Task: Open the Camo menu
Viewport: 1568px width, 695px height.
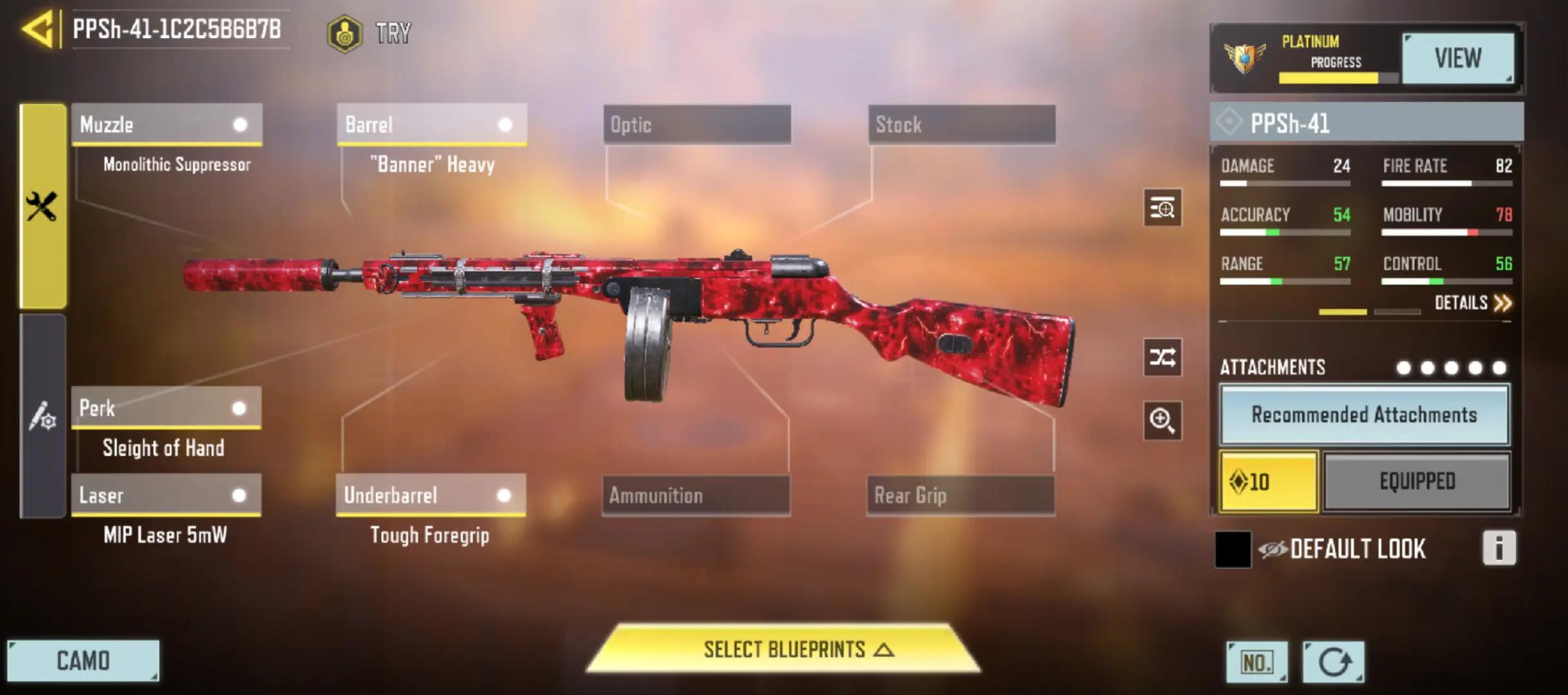Action: coord(83,661)
